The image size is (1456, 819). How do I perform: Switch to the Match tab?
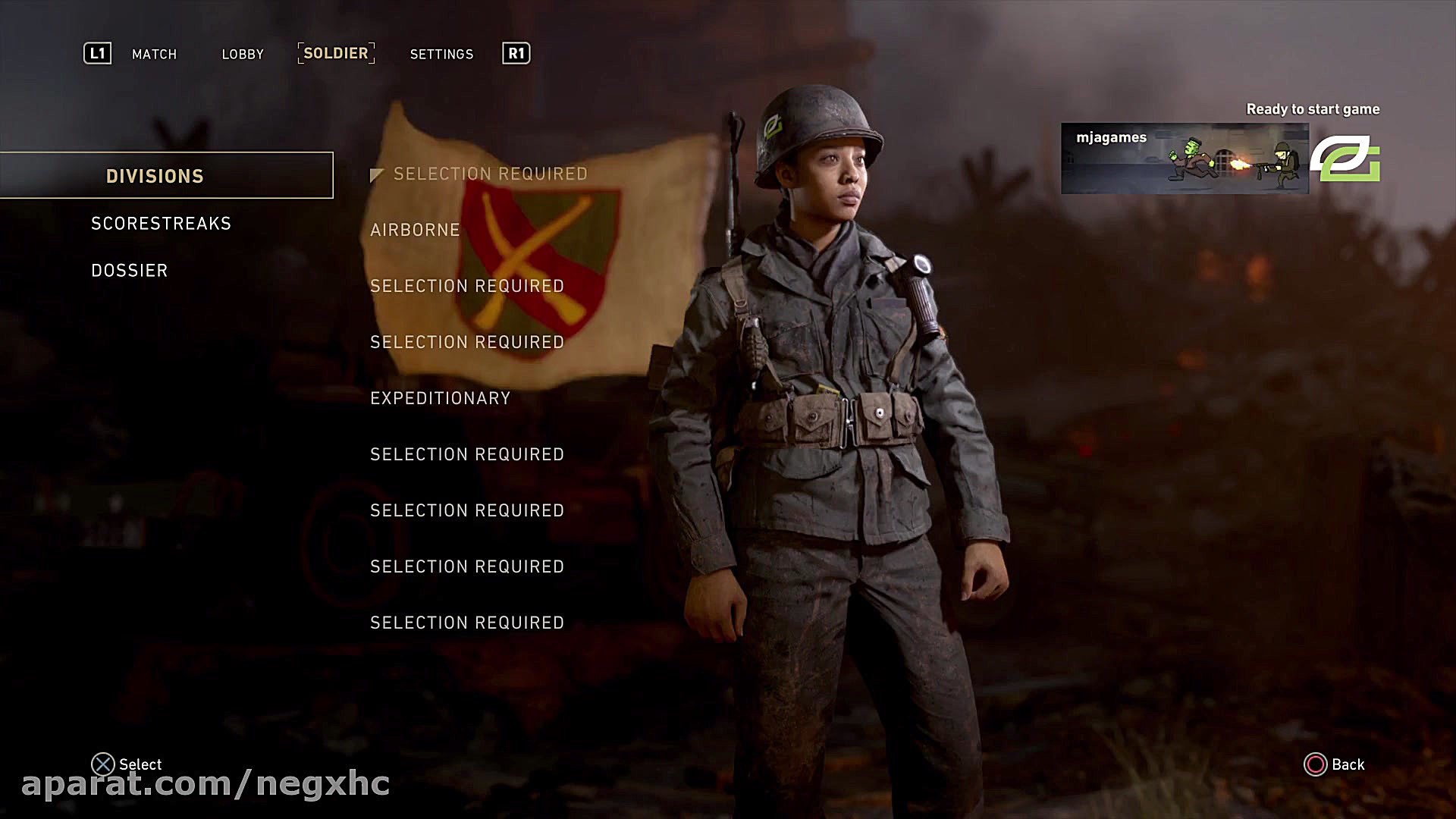(x=154, y=54)
